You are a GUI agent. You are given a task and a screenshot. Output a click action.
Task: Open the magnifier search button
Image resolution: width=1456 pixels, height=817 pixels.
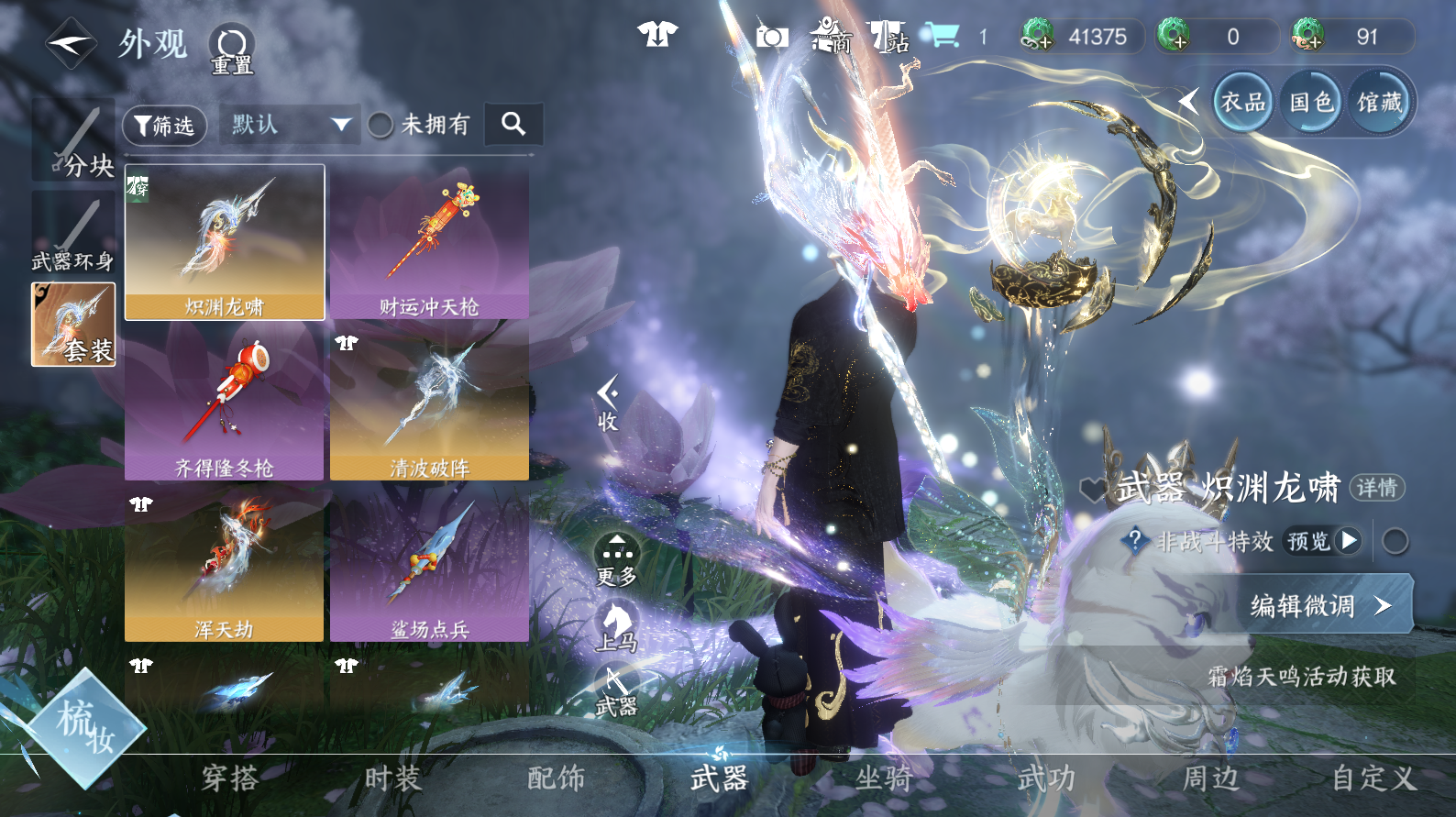pos(513,124)
